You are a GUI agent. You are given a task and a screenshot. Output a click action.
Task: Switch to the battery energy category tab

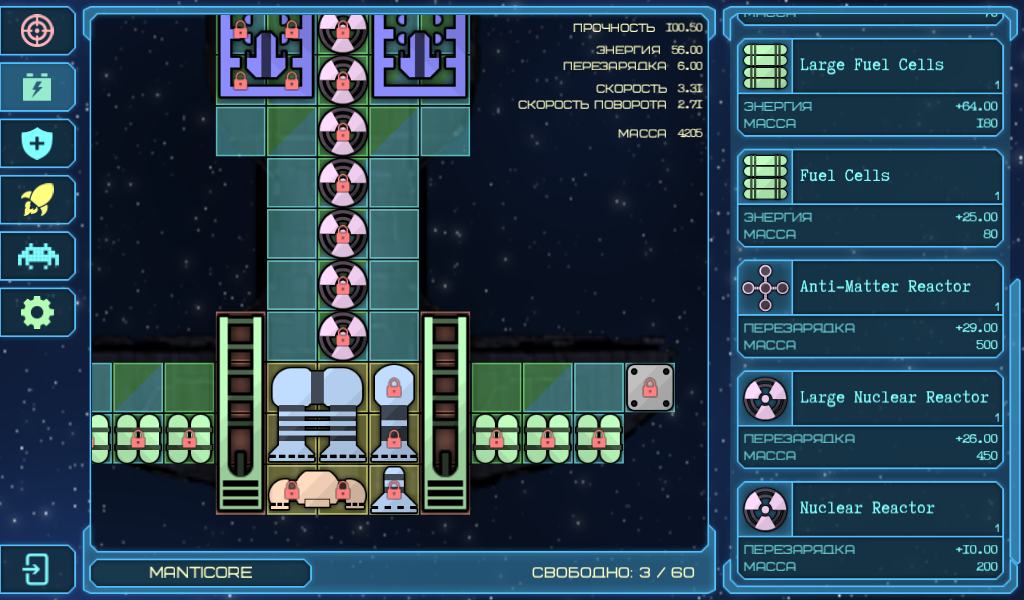point(38,88)
